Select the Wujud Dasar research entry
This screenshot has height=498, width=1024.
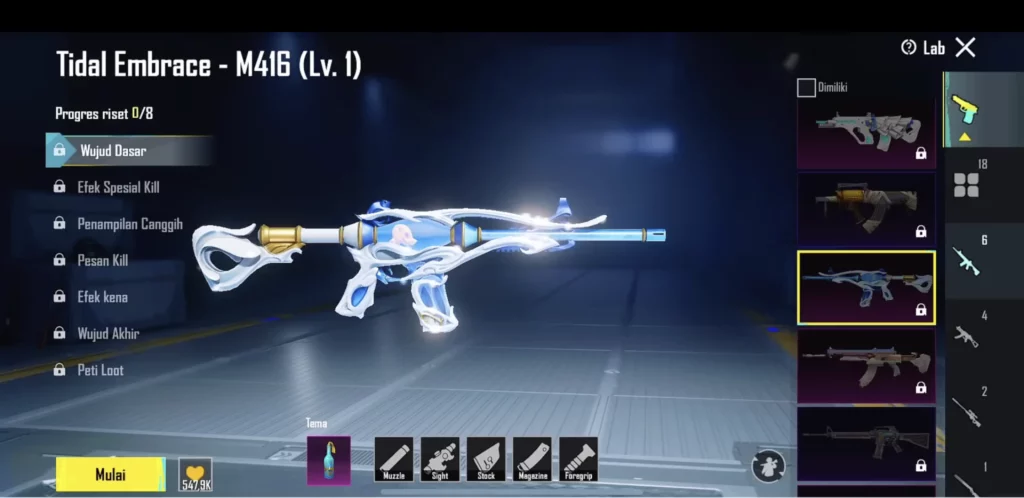(113, 151)
